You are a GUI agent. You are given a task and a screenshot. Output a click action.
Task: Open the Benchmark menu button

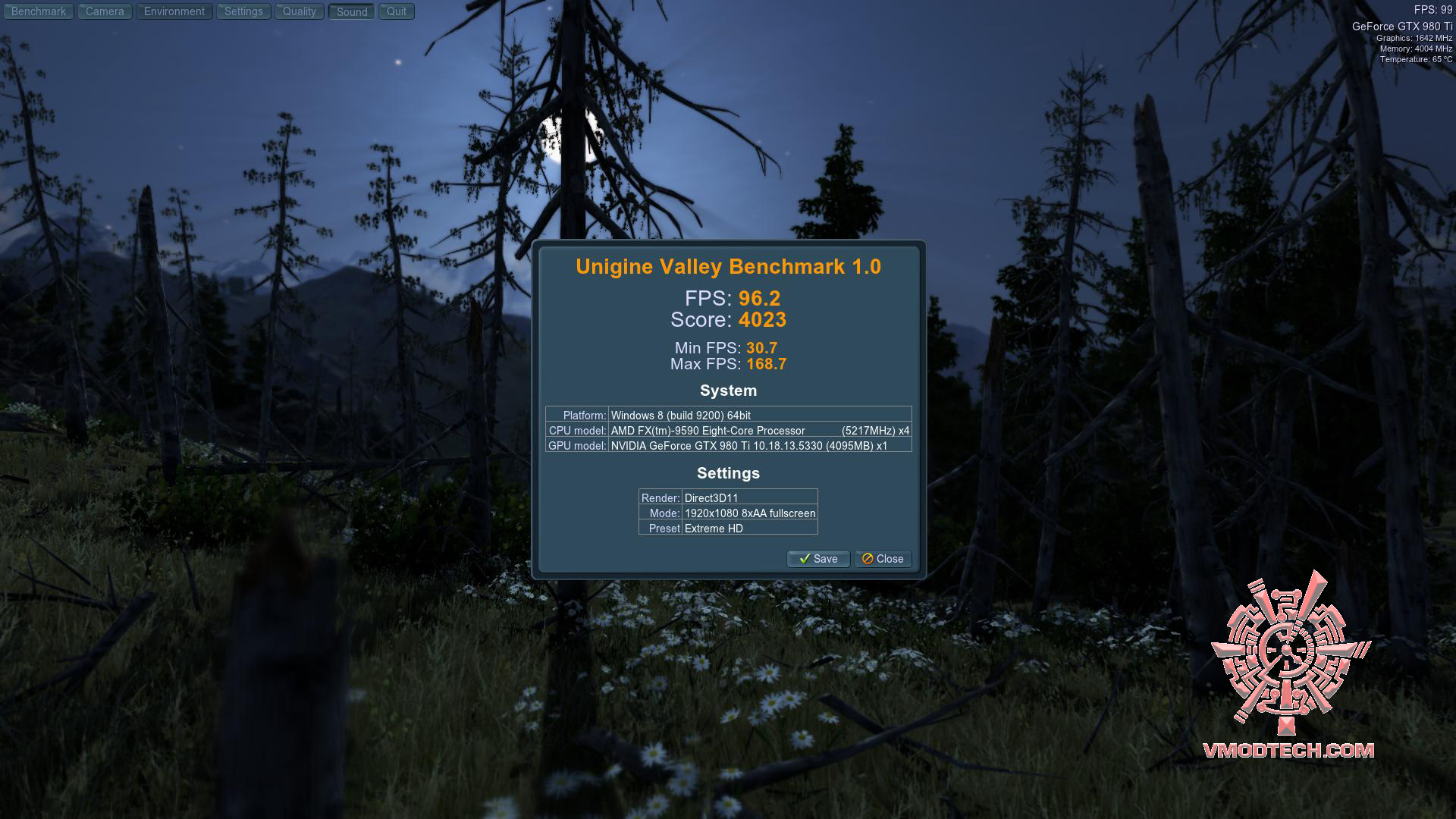click(x=39, y=11)
